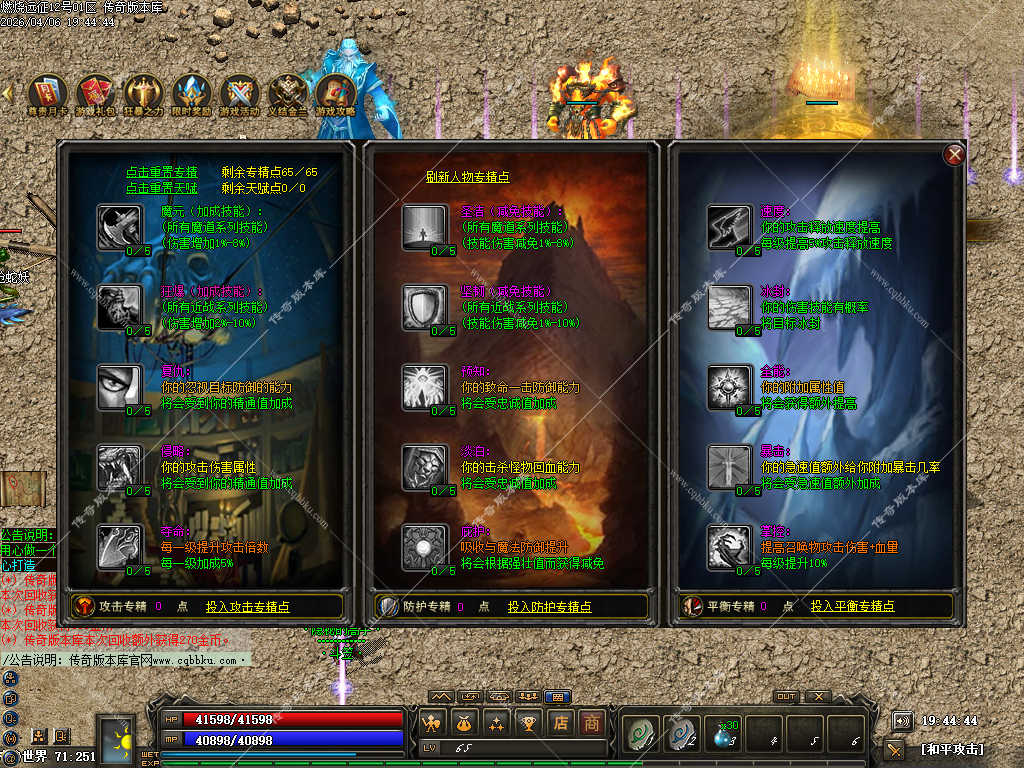Image resolution: width=1024 pixels, height=768 pixels.
Task: Choose the 坚韧 shield talent icon
Action: pyautogui.click(x=425, y=306)
